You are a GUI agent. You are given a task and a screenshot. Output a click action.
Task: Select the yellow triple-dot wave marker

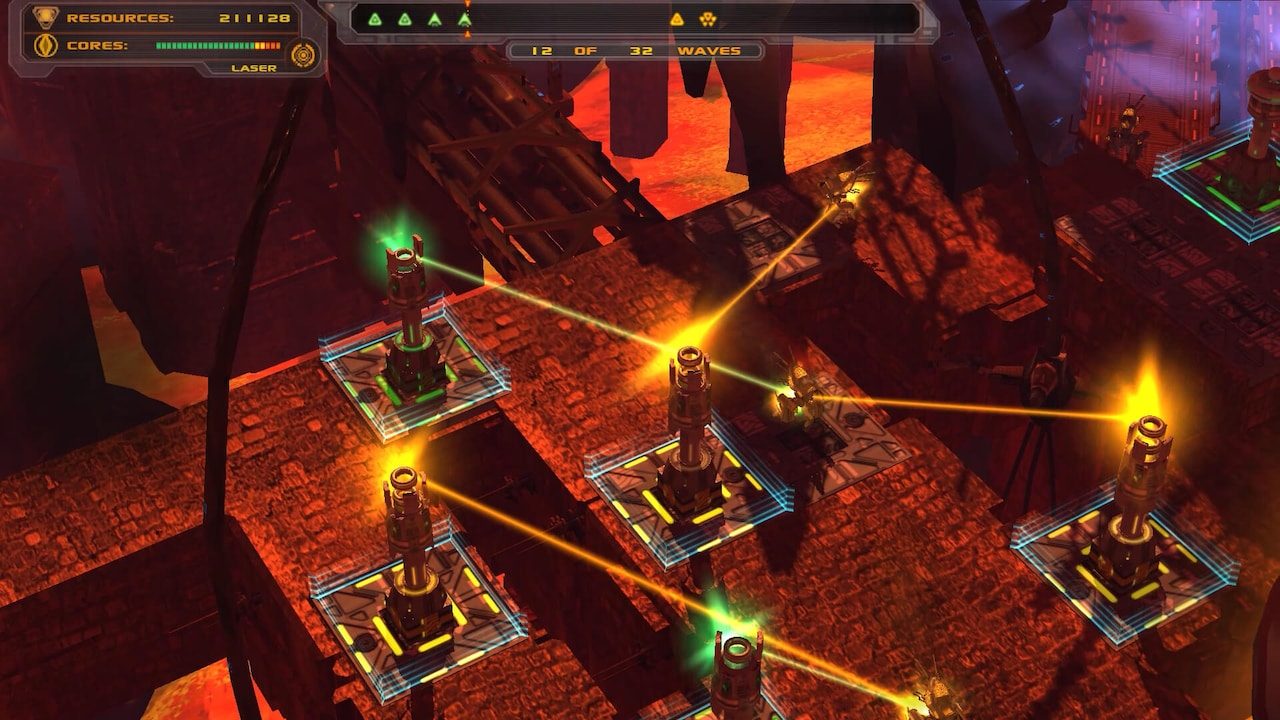[x=707, y=19]
